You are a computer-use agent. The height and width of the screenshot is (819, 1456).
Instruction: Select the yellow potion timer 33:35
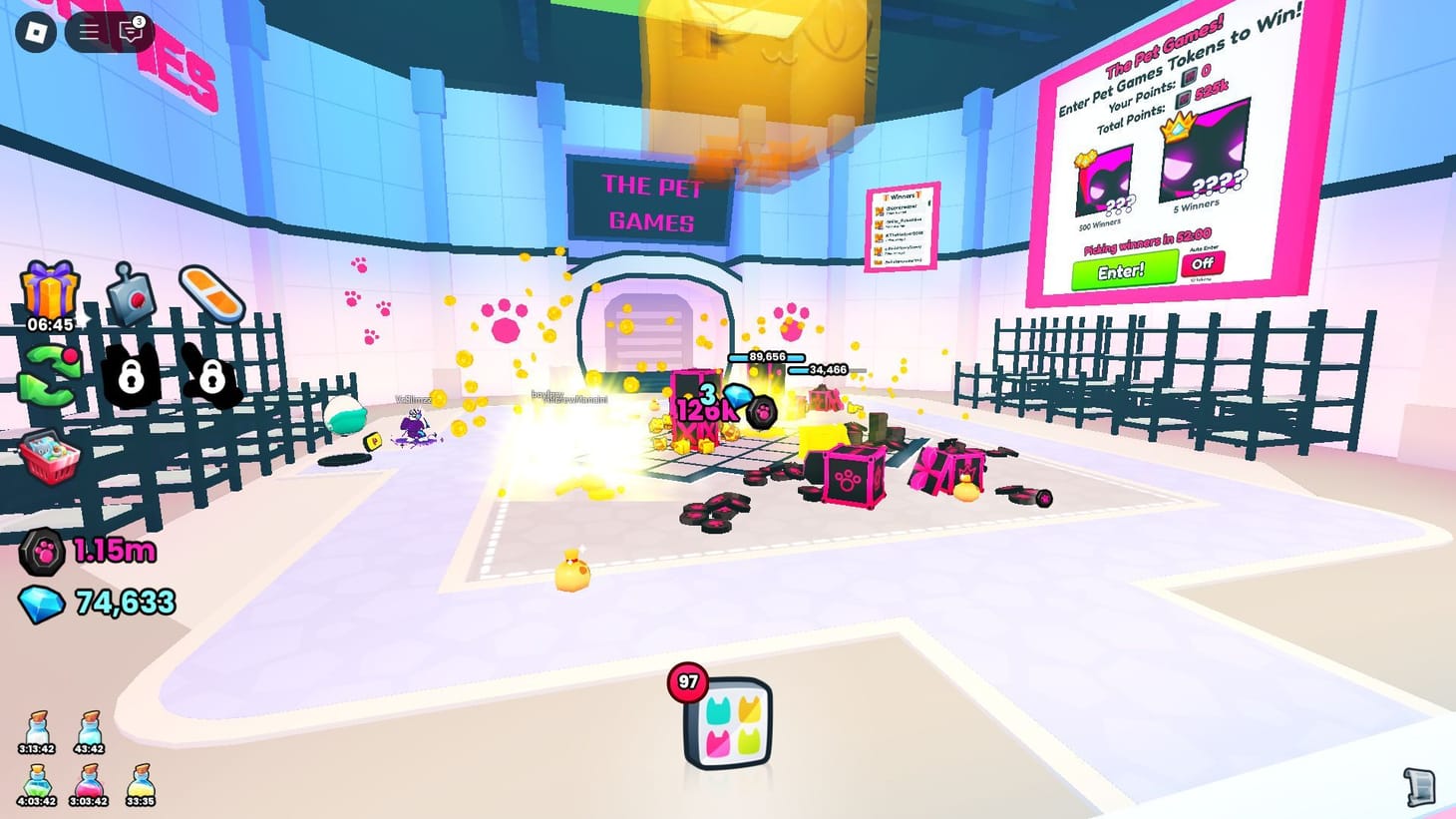click(140, 783)
